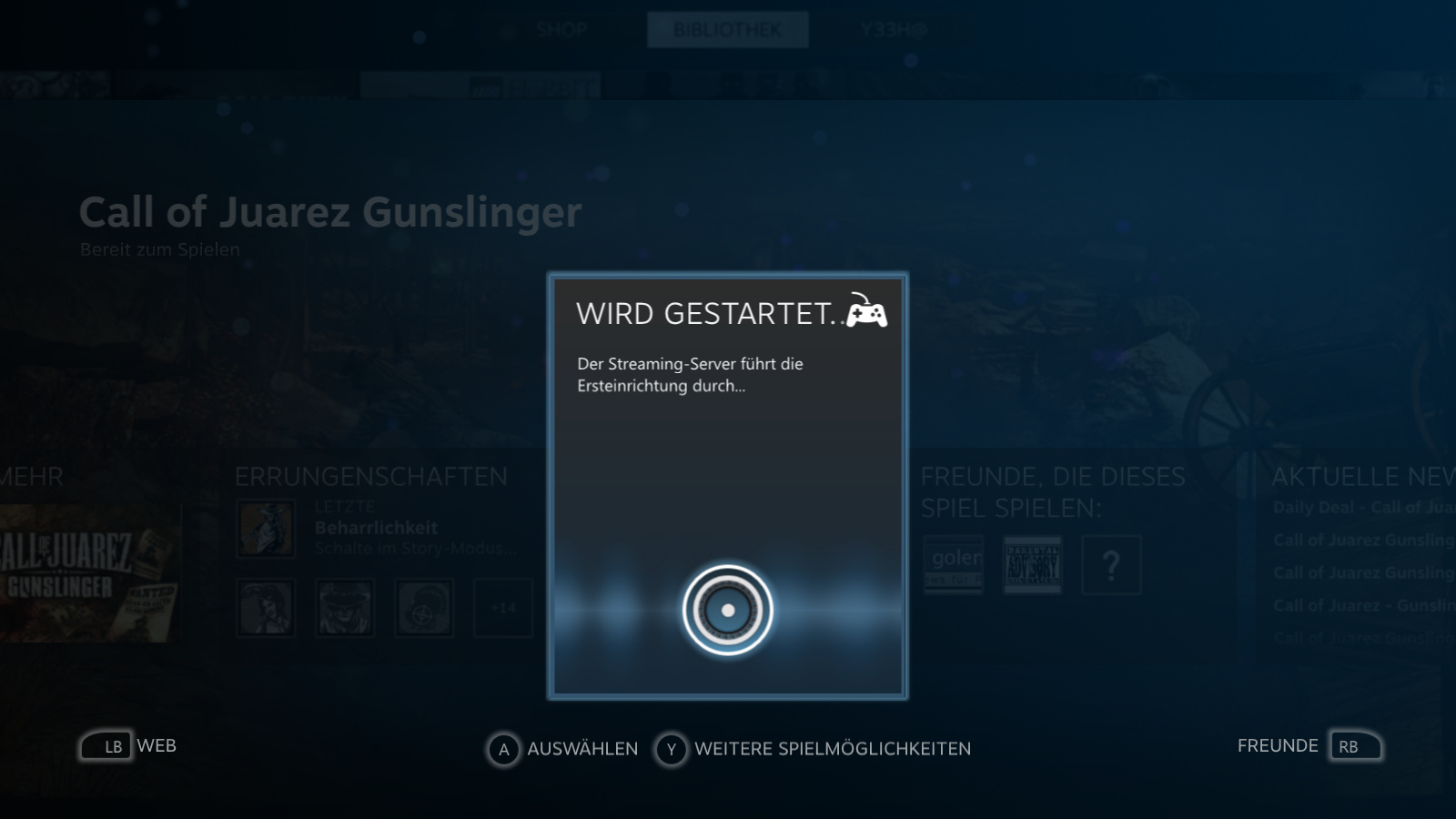Click the streaming loading spinner
The height and width of the screenshot is (819, 1456).
pyautogui.click(x=728, y=610)
